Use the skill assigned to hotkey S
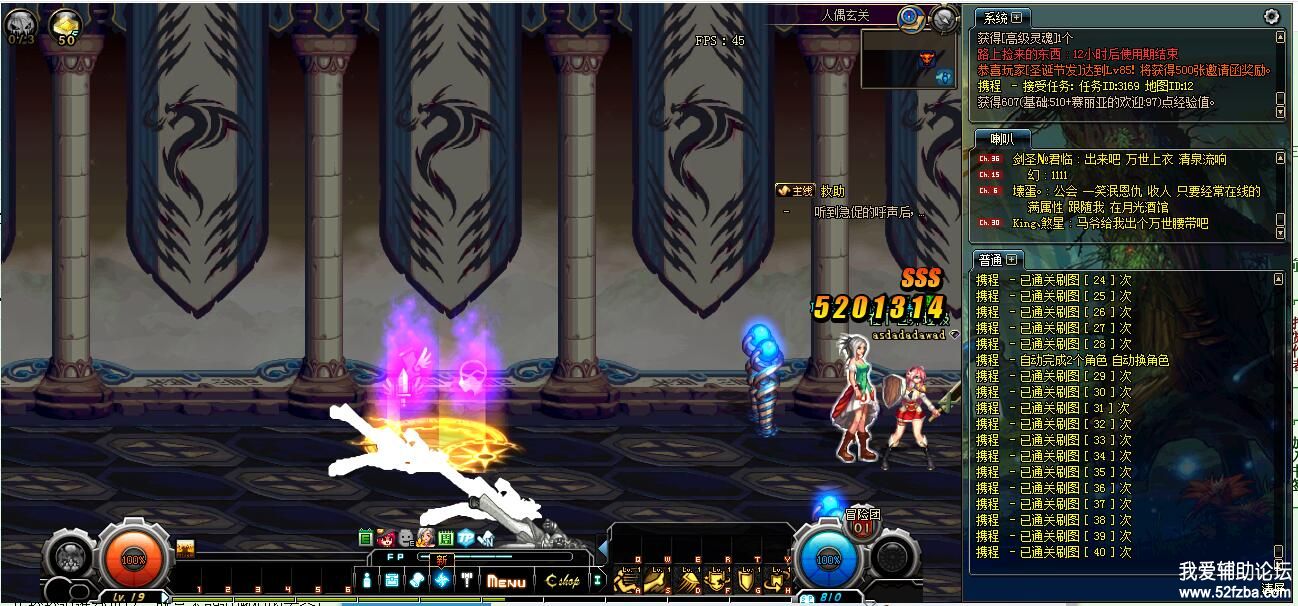This screenshot has width=1298, height=606. click(x=656, y=580)
